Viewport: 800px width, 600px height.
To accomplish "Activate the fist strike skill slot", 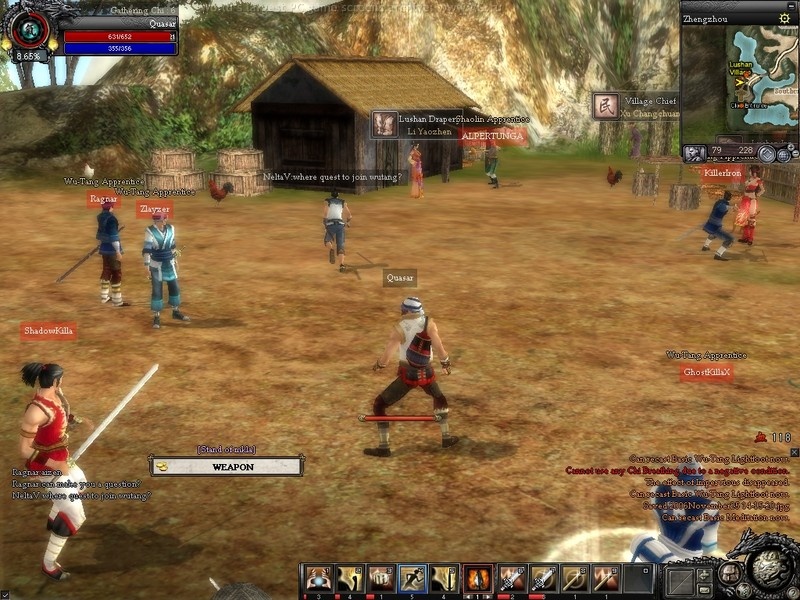I will tap(380, 578).
